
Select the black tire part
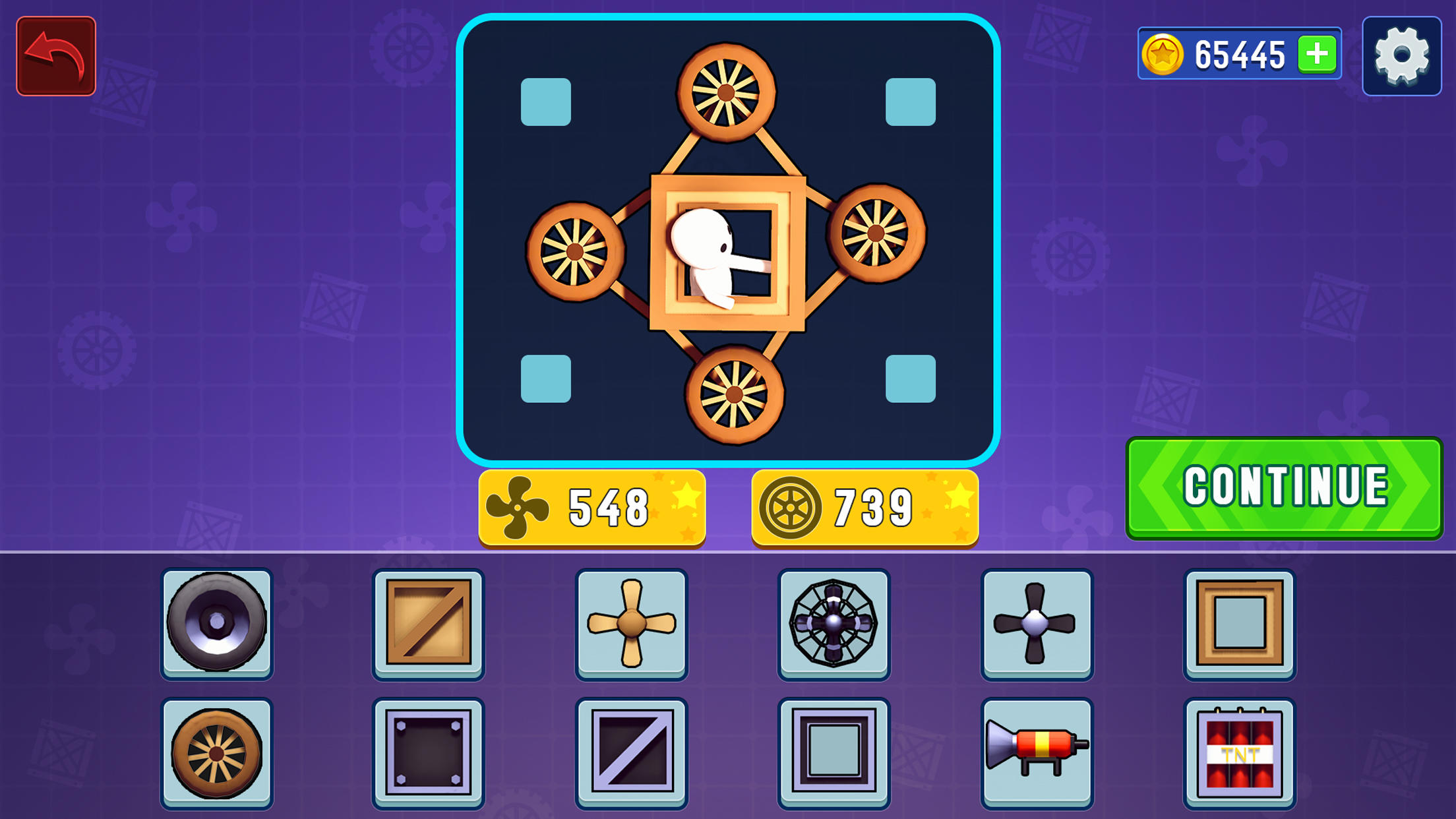coord(218,624)
